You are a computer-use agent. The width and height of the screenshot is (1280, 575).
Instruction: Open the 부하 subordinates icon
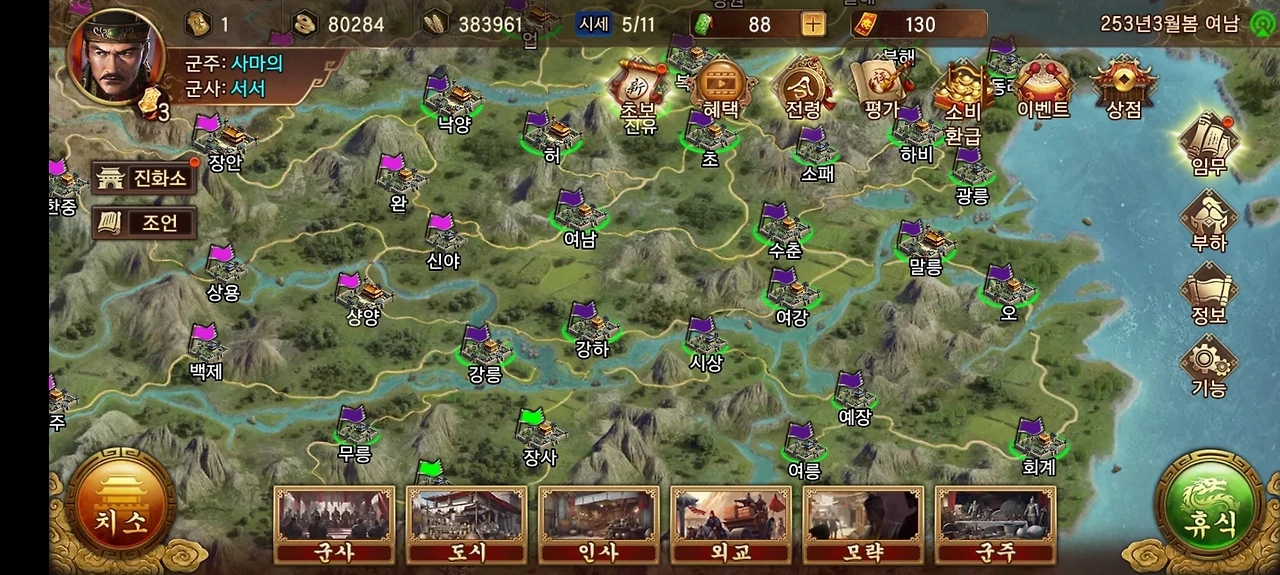(1208, 220)
